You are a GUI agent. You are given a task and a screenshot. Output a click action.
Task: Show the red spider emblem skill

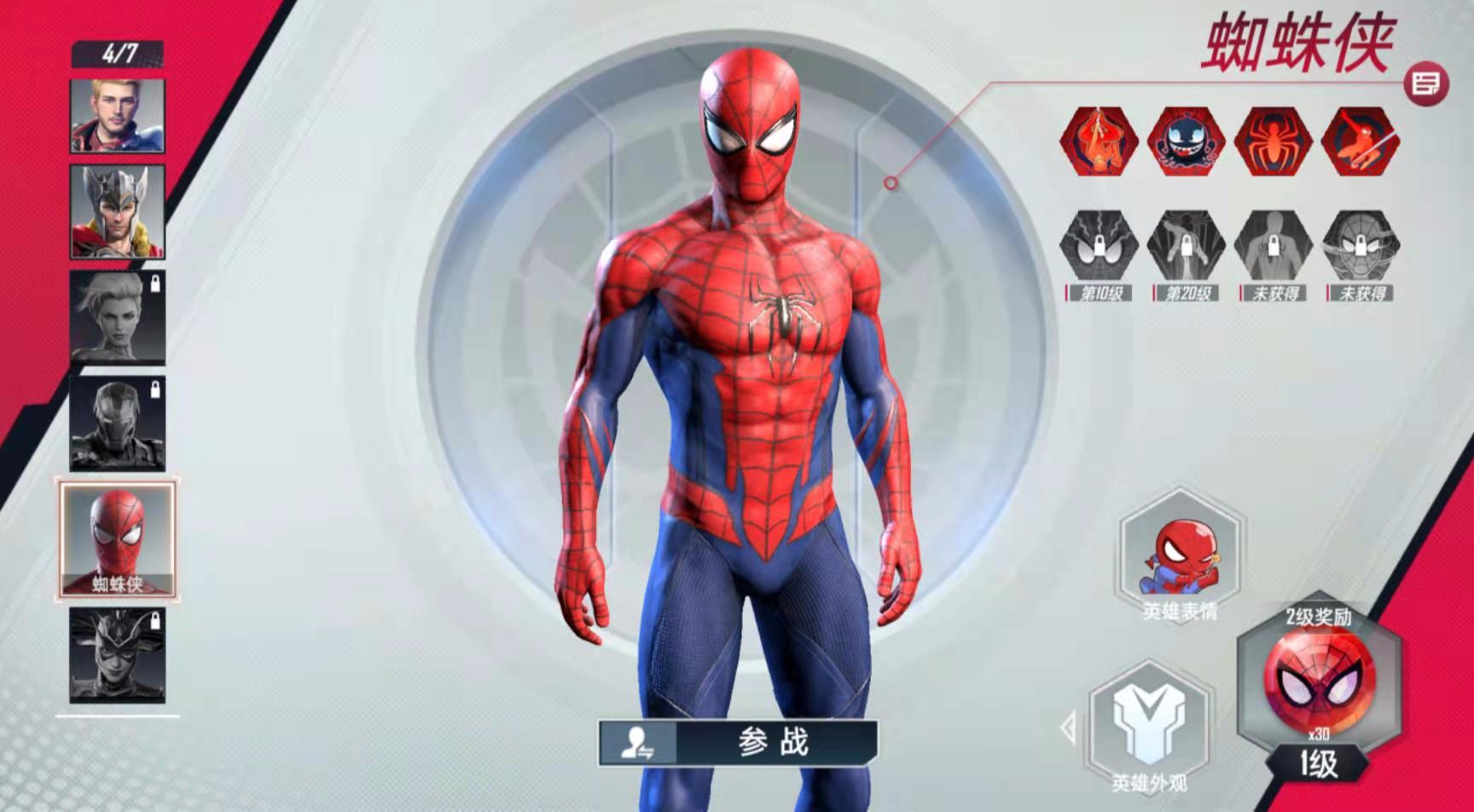coord(1274,142)
